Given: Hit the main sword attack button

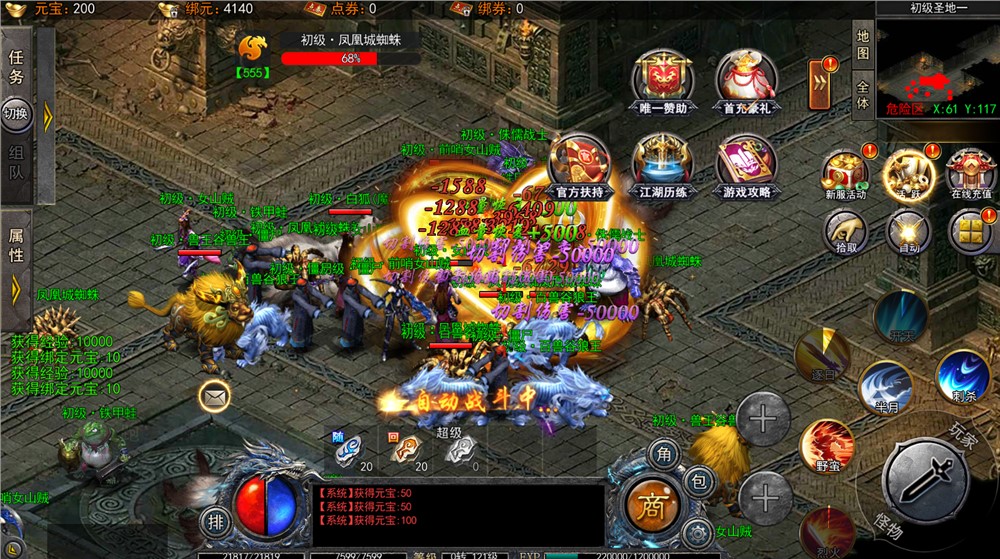Looking at the screenshot, I should (x=926, y=480).
